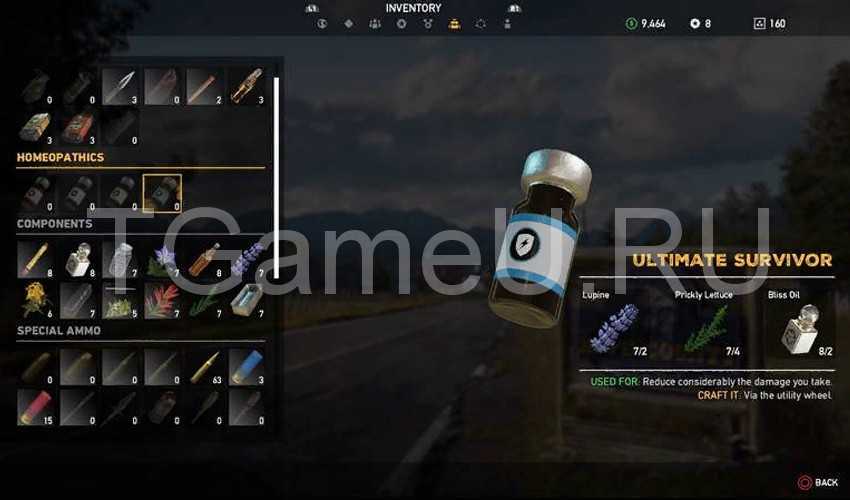850x500 pixels.
Task: Click the red feathery plant component slot
Action: pos(161,300)
